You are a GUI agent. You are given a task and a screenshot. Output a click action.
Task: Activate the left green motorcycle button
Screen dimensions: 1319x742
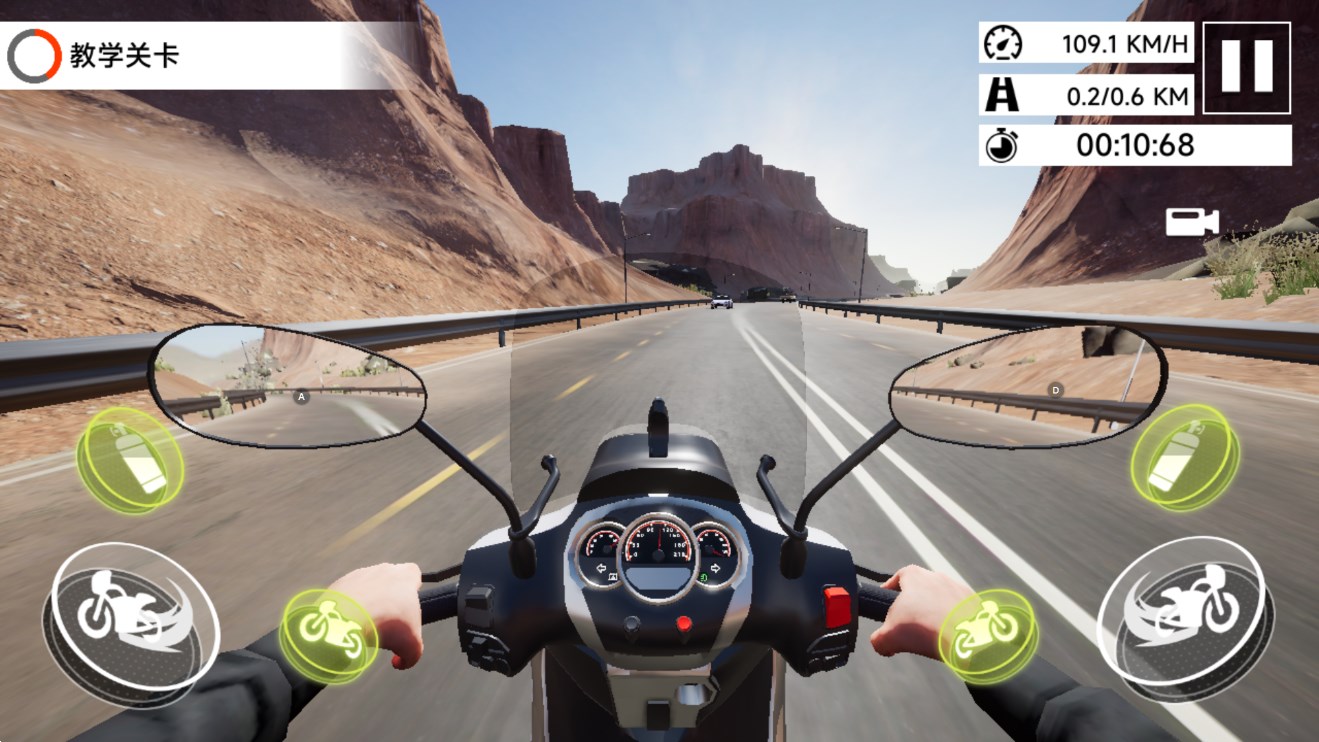328,634
